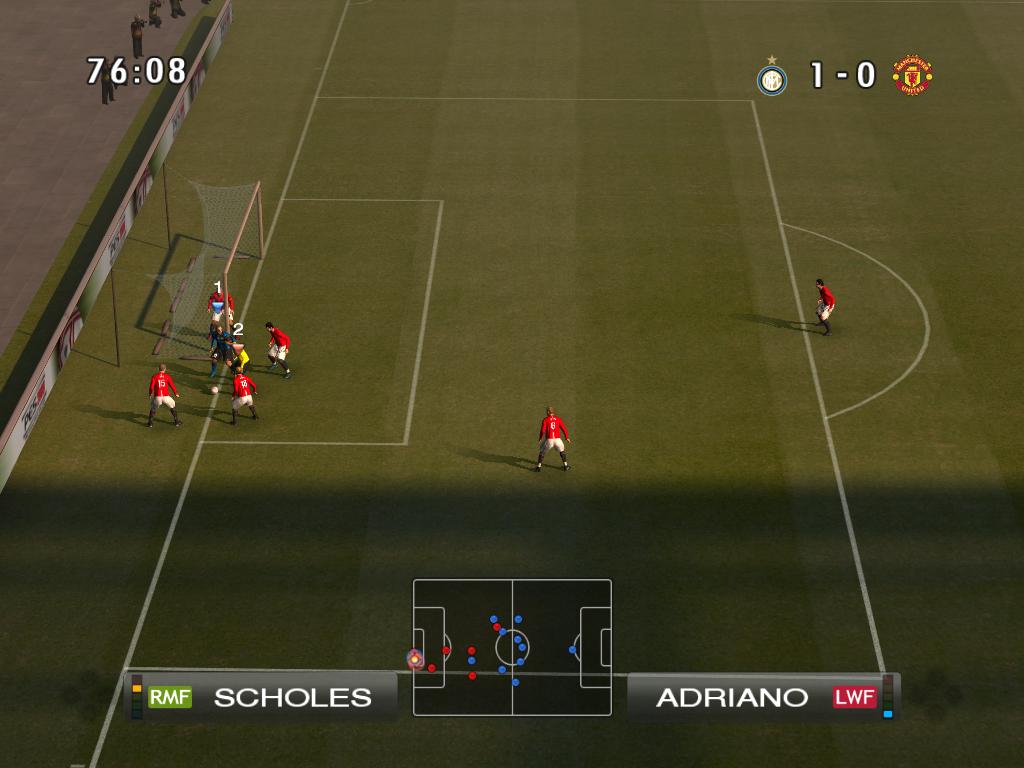Click the green RMF position badge
1024x768 pixels.
tap(170, 697)
